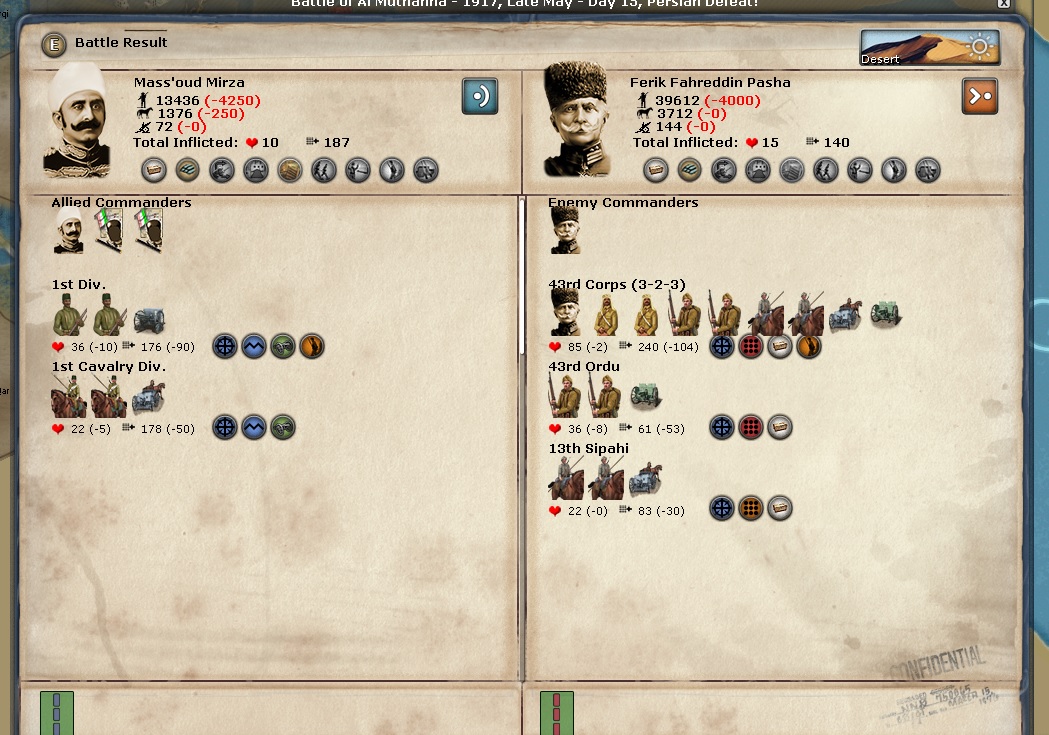Click the orange enemy posture button
1049x735 pixels.
pos(980,97)
